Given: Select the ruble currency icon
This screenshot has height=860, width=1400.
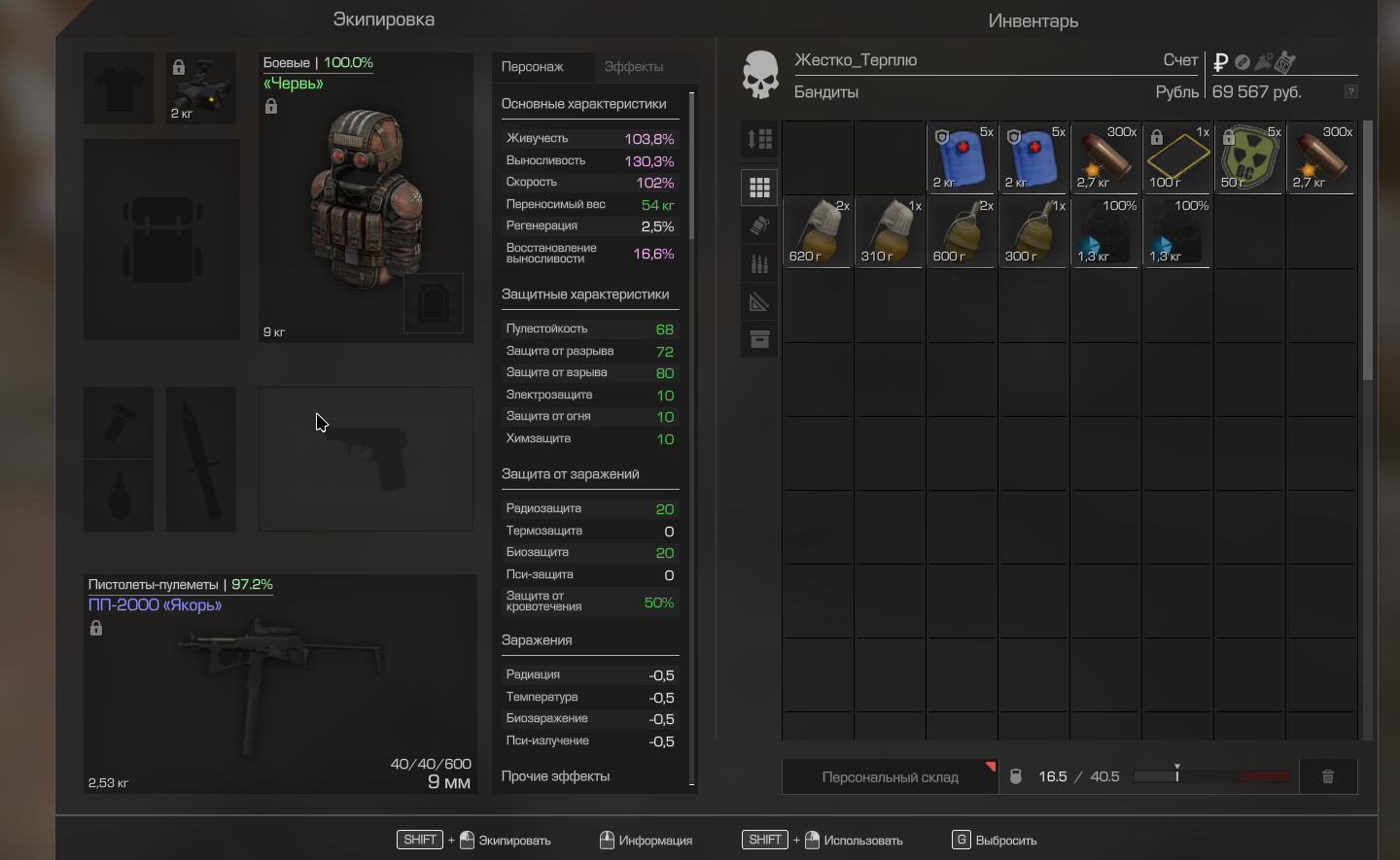Looking at the screenshot, I should [x=1221, y=62].
